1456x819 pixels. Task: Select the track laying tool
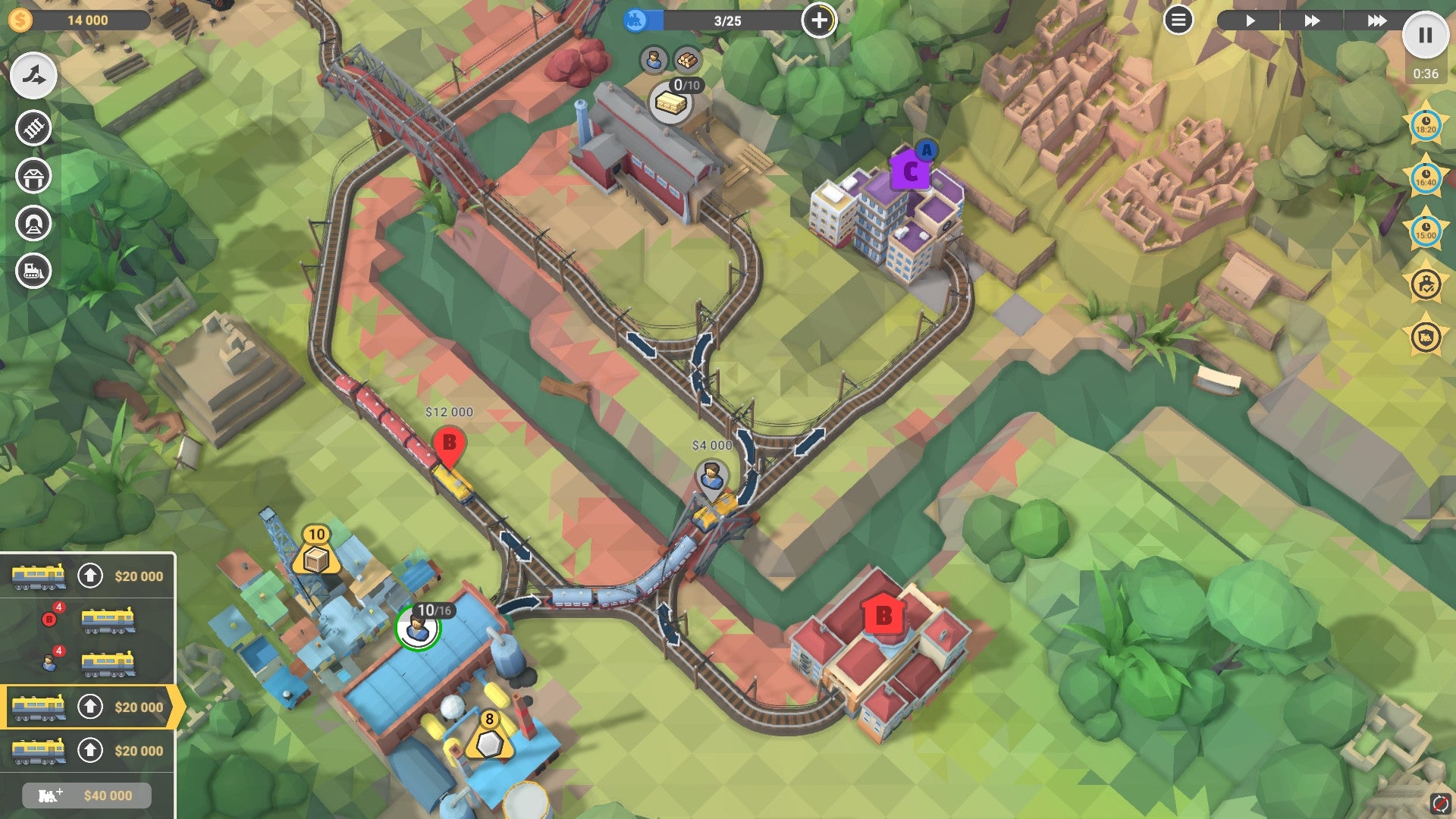tap(32, 127)
